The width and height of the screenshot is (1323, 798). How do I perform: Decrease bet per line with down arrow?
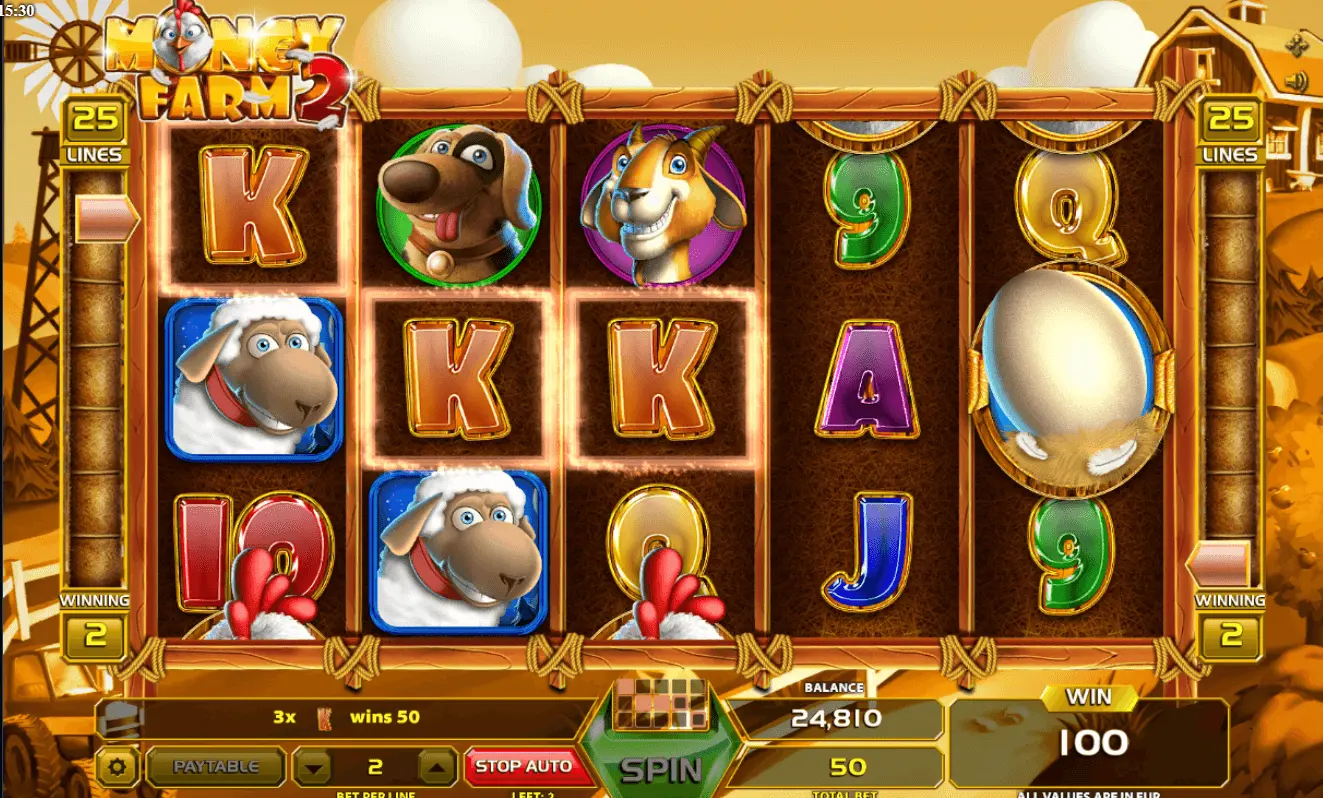(x=315, y=768)
